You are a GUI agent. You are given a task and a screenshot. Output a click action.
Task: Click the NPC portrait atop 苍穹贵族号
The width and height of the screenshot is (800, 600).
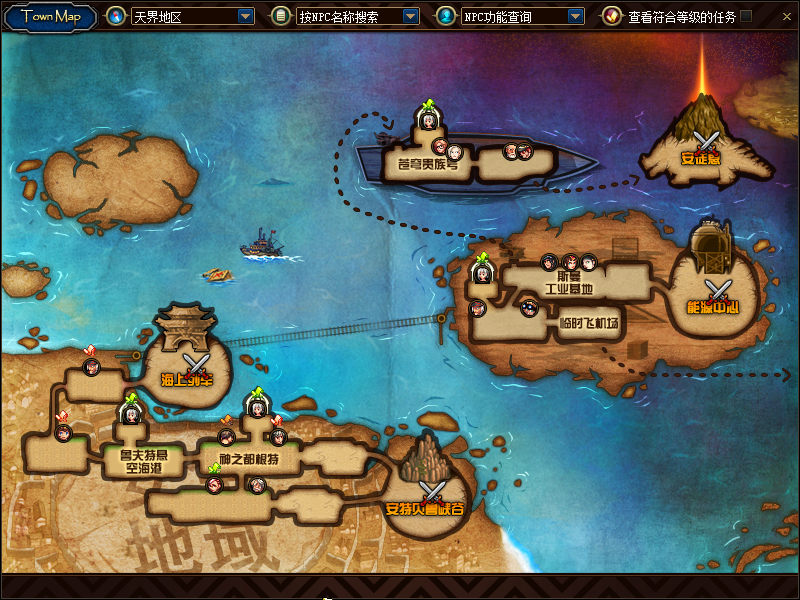(428, 119)
